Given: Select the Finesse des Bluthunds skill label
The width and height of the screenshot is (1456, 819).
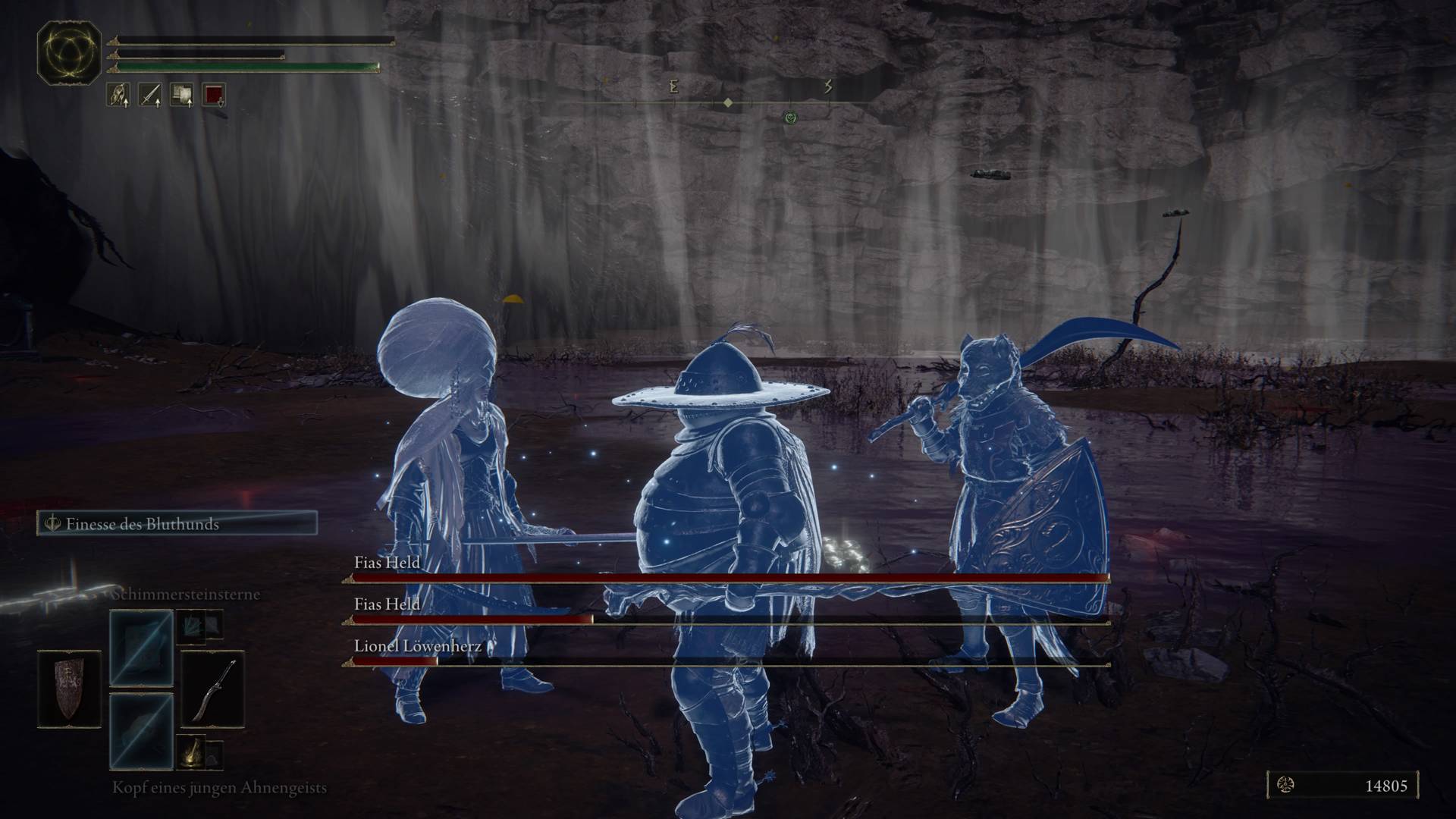Looking at the screenshot, I should (x=177, y=524).
